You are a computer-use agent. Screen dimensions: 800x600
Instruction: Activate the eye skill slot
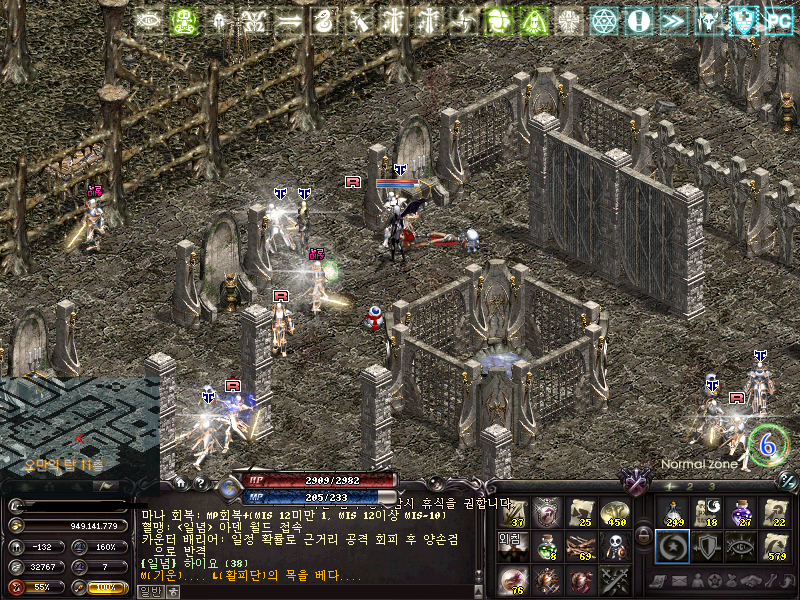(x=740, y=546)
